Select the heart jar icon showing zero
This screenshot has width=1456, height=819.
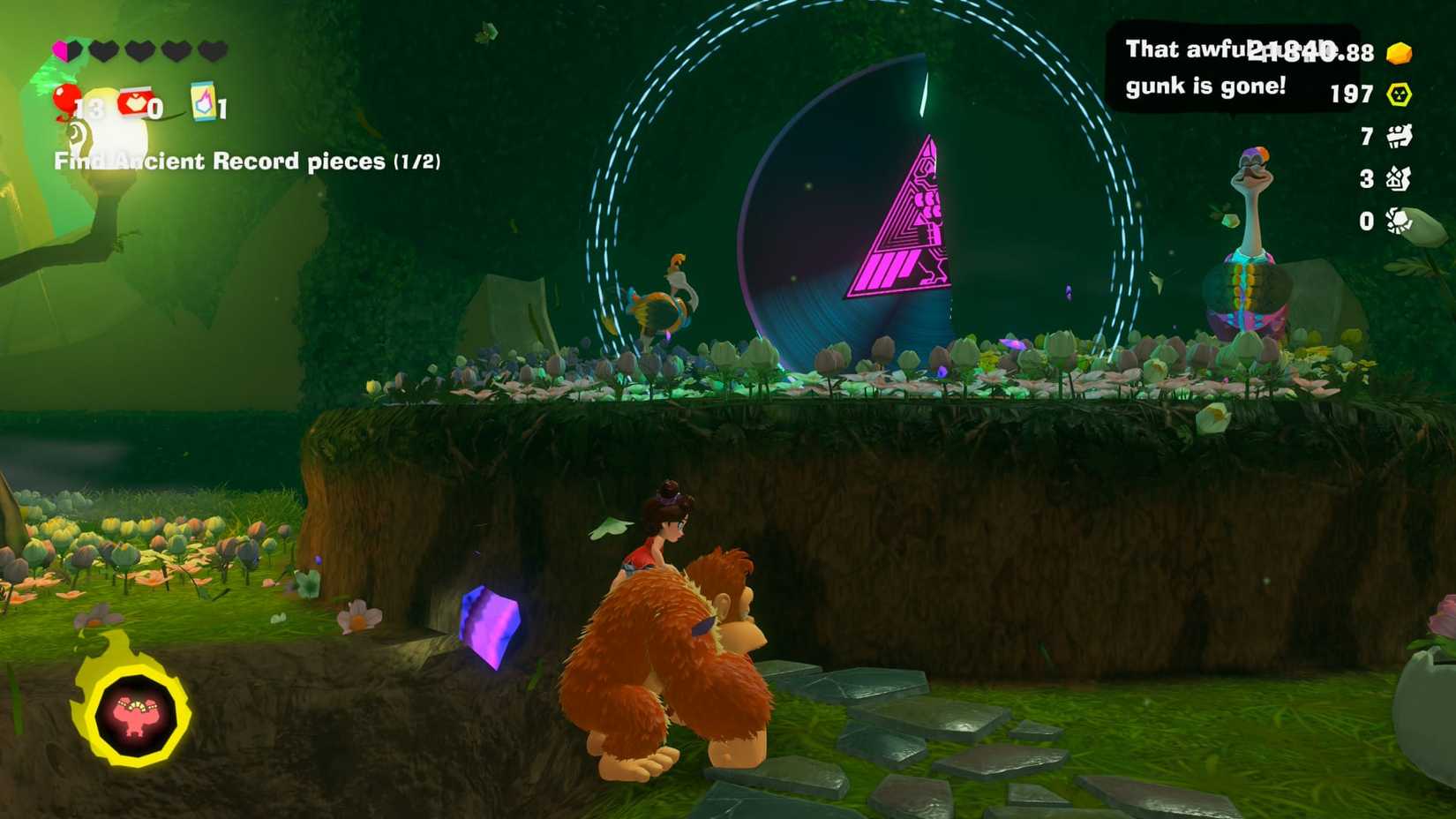click(133, 100)
